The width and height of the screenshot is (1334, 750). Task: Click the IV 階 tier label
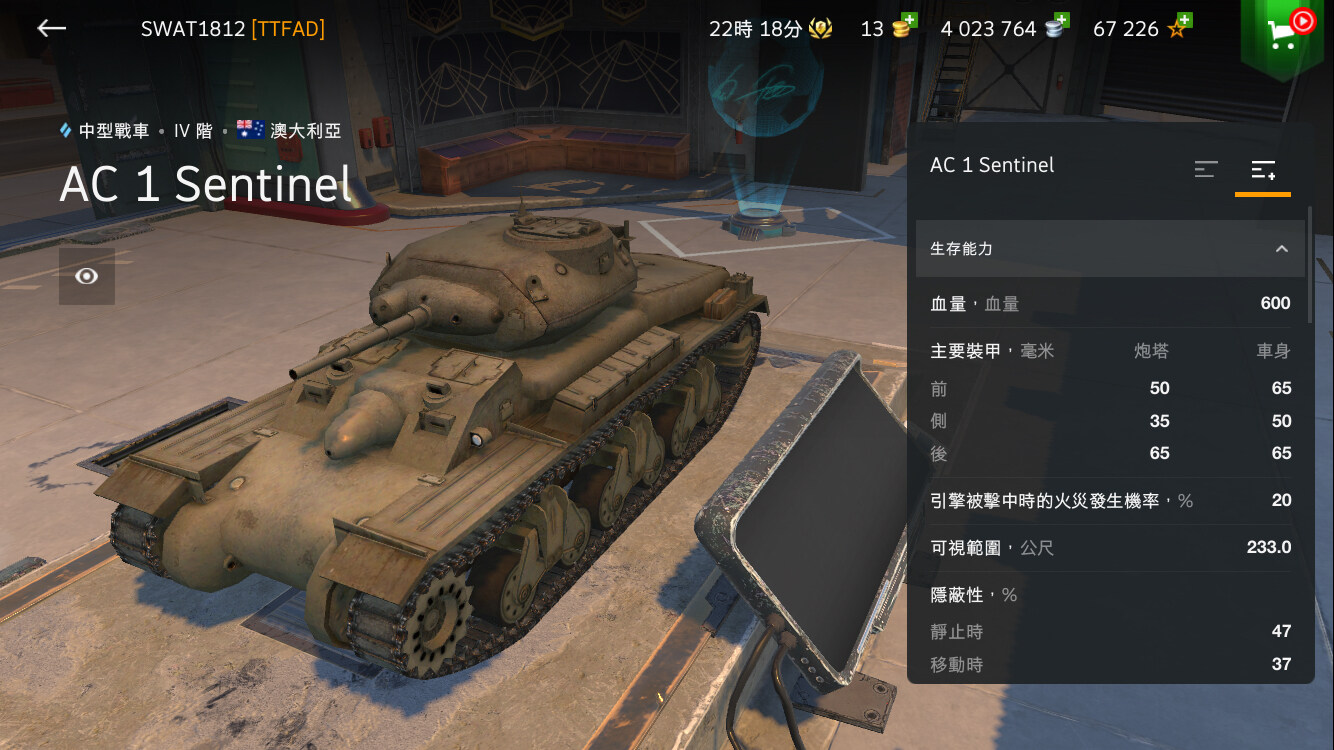(191, 130)
